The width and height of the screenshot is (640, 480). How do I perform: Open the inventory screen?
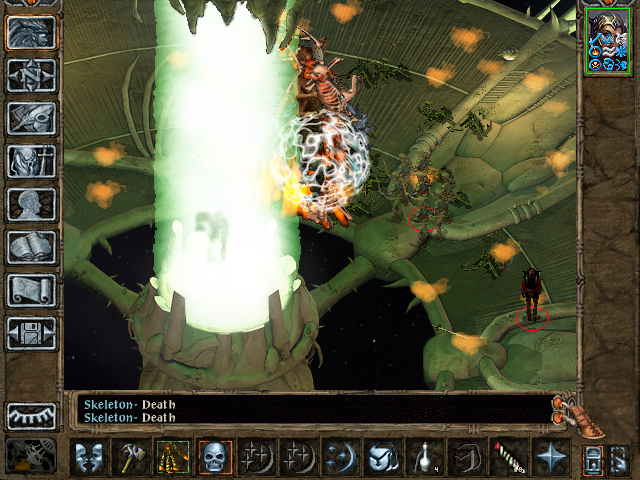pyautogui.click(x=31, y=161)
